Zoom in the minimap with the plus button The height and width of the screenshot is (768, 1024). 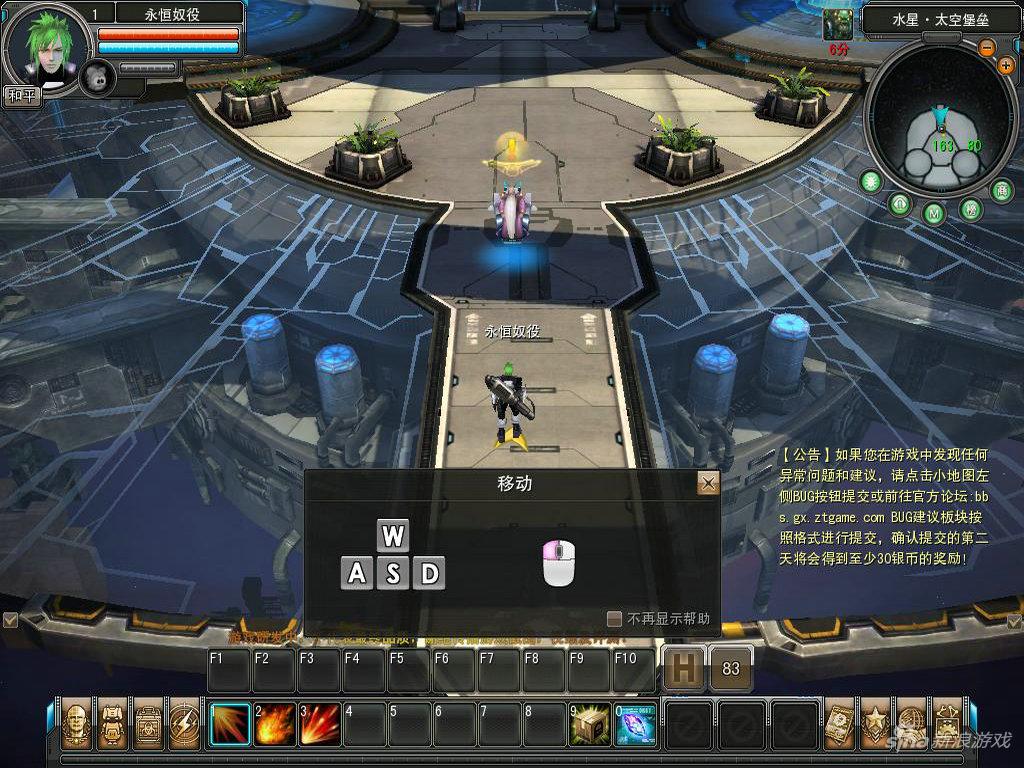(1005, 65)
